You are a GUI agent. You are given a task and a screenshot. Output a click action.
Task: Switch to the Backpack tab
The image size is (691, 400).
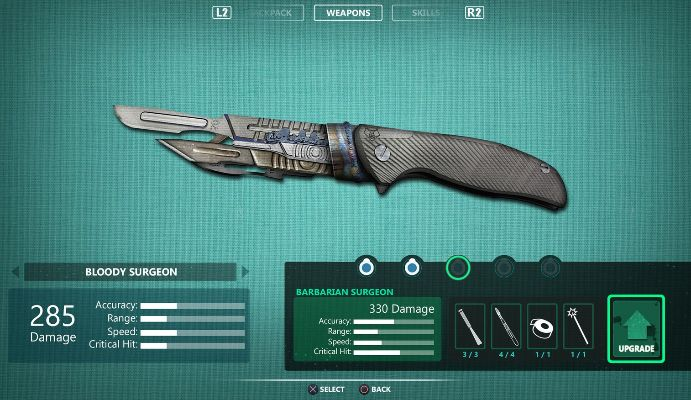(x=273, y=13)
